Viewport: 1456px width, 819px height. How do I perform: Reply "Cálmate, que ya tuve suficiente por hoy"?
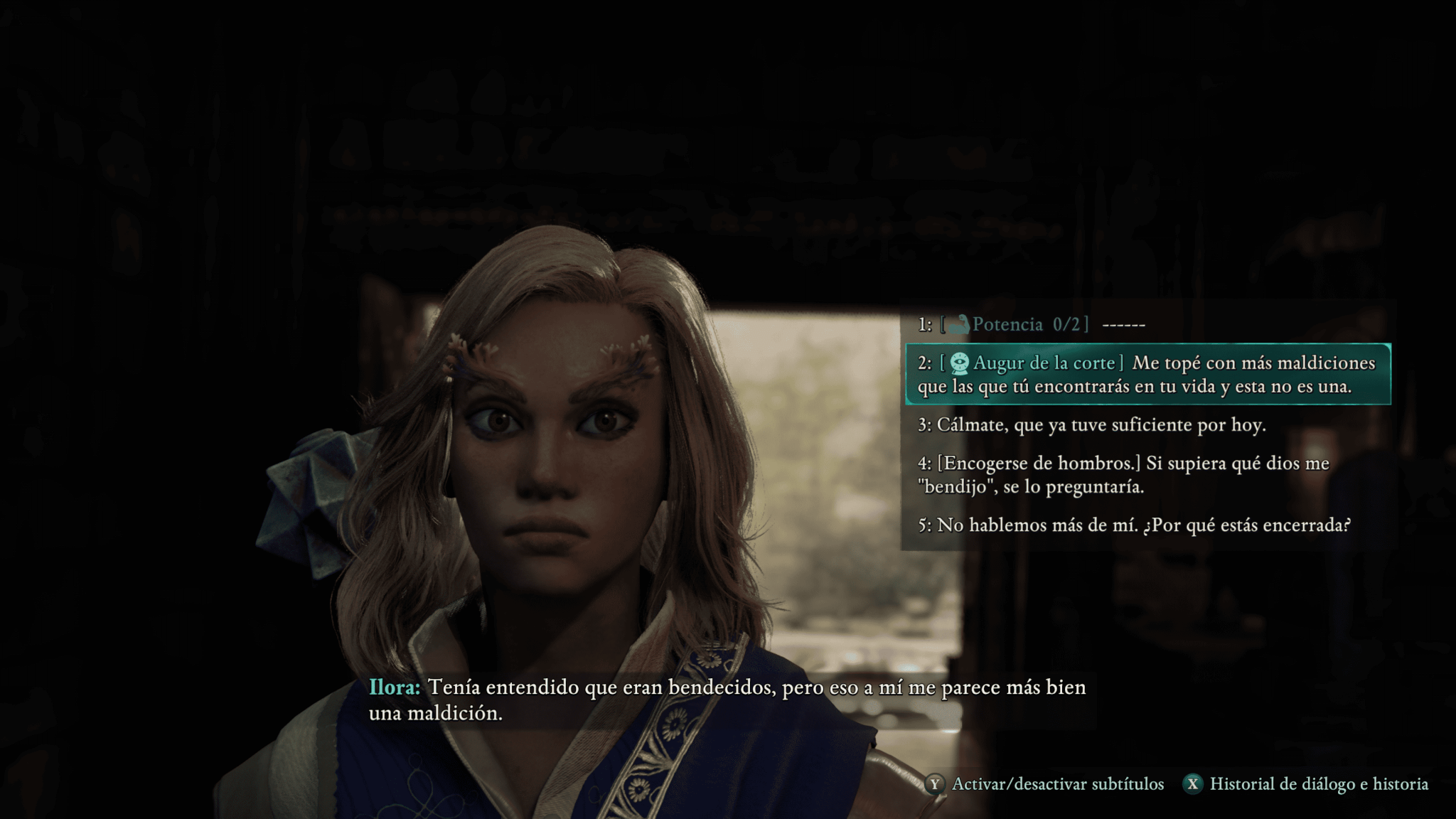1092,425
